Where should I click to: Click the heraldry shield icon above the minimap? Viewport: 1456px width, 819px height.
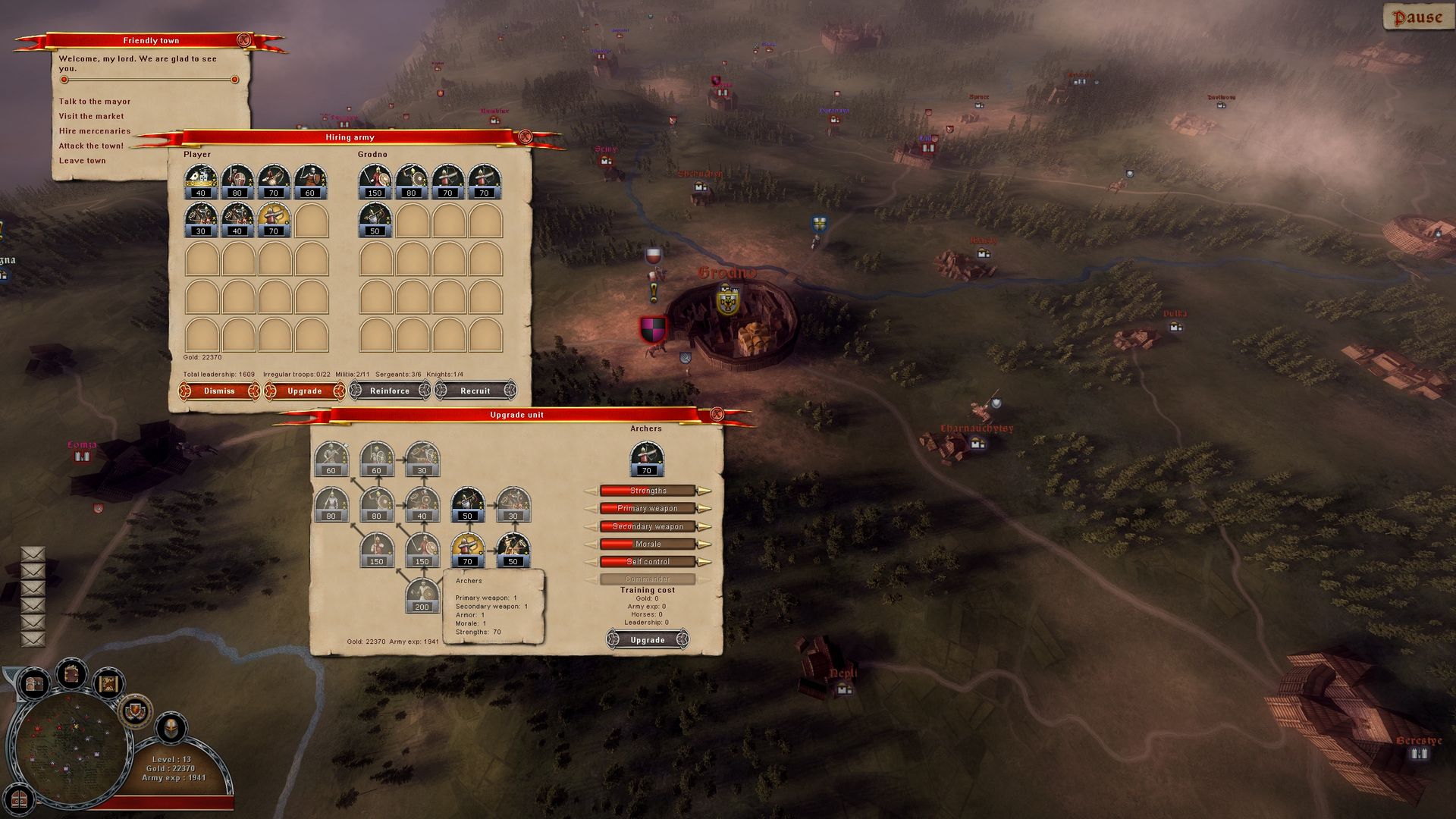(x=135, y=712)
